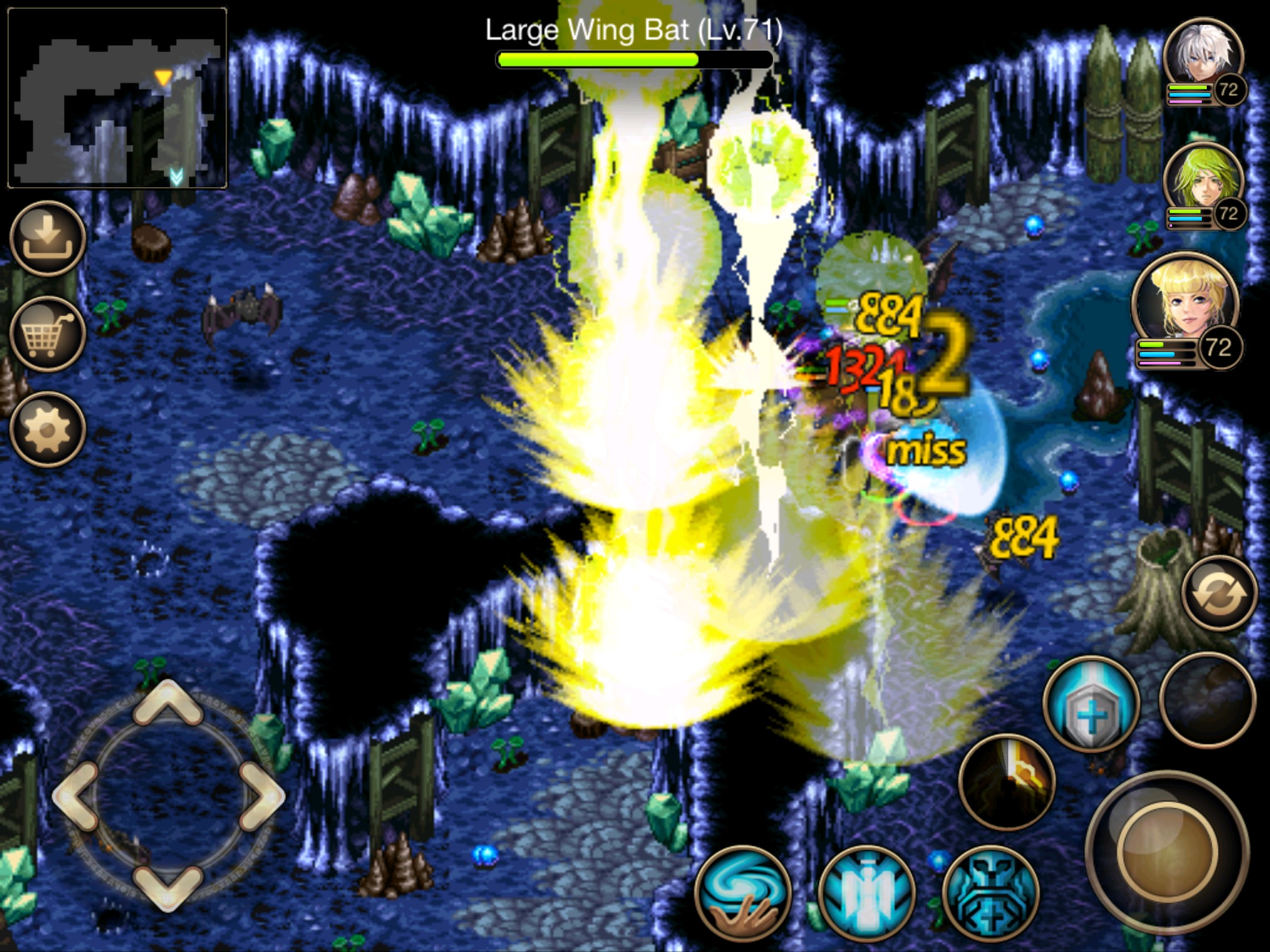Tap the left arrow on the D-pad
The width and height of the screenshot is (1270, 952).
click(76, 795)
